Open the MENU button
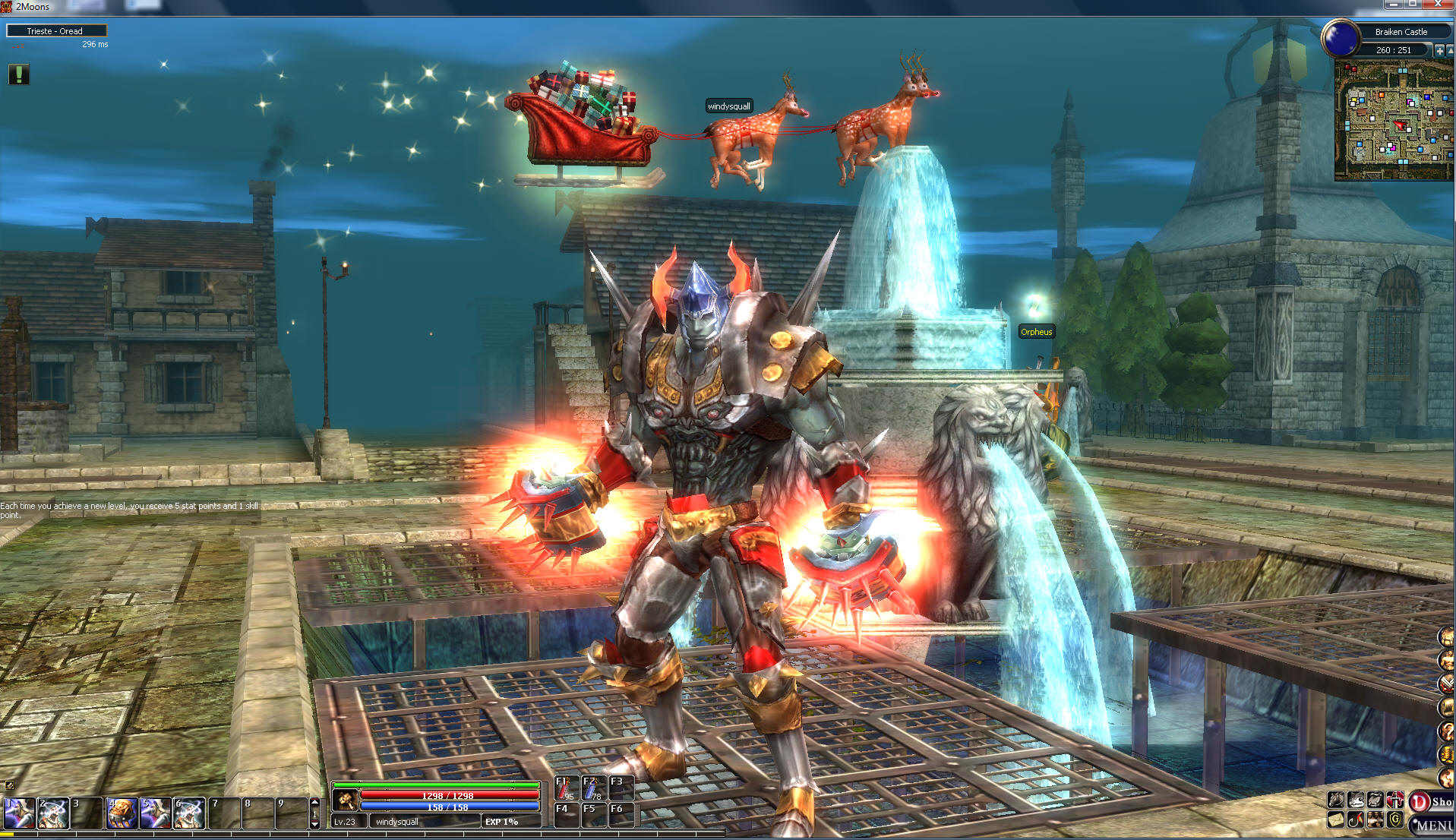 [x=1432, y=825]
